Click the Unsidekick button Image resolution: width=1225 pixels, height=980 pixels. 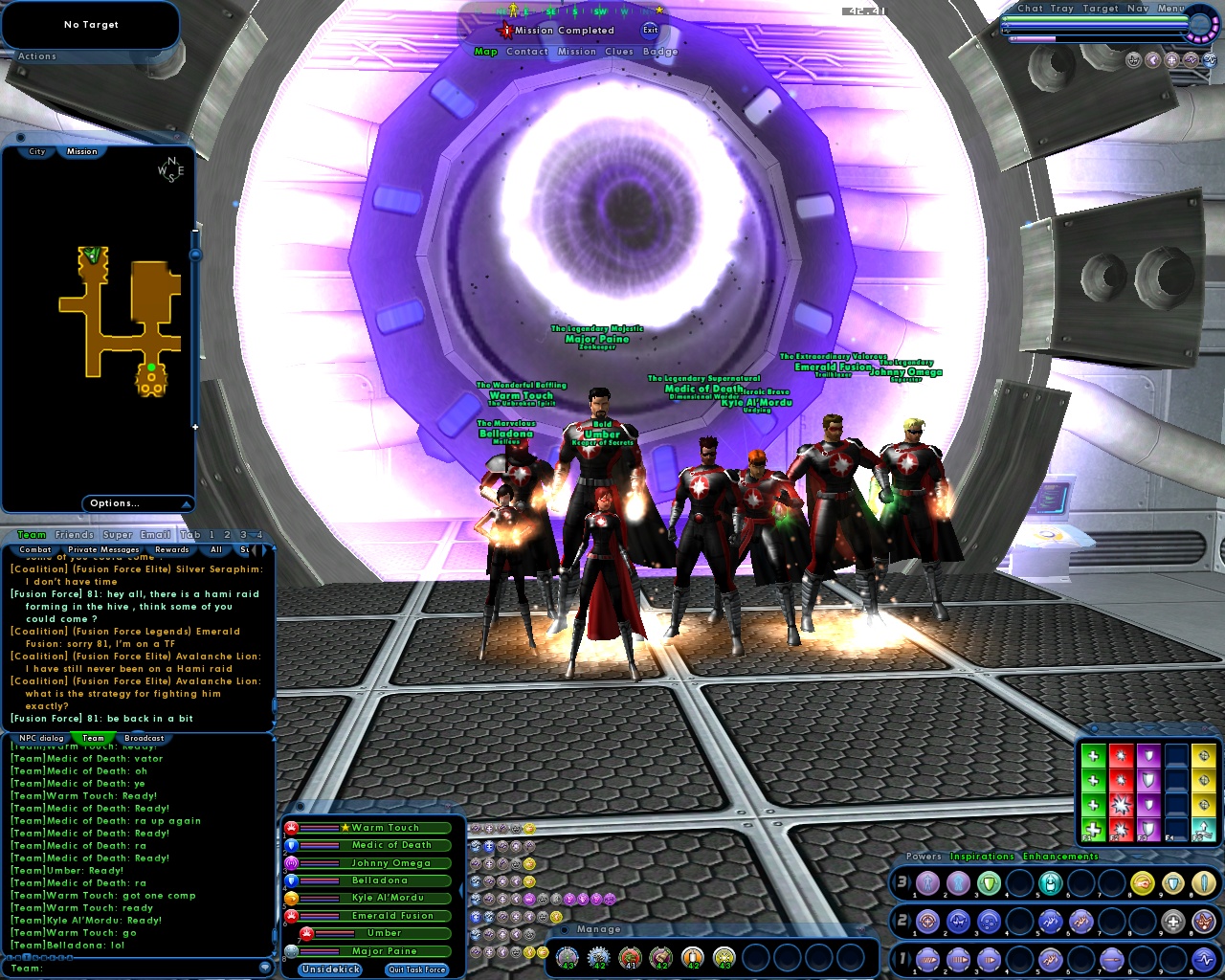pos(330,969)
